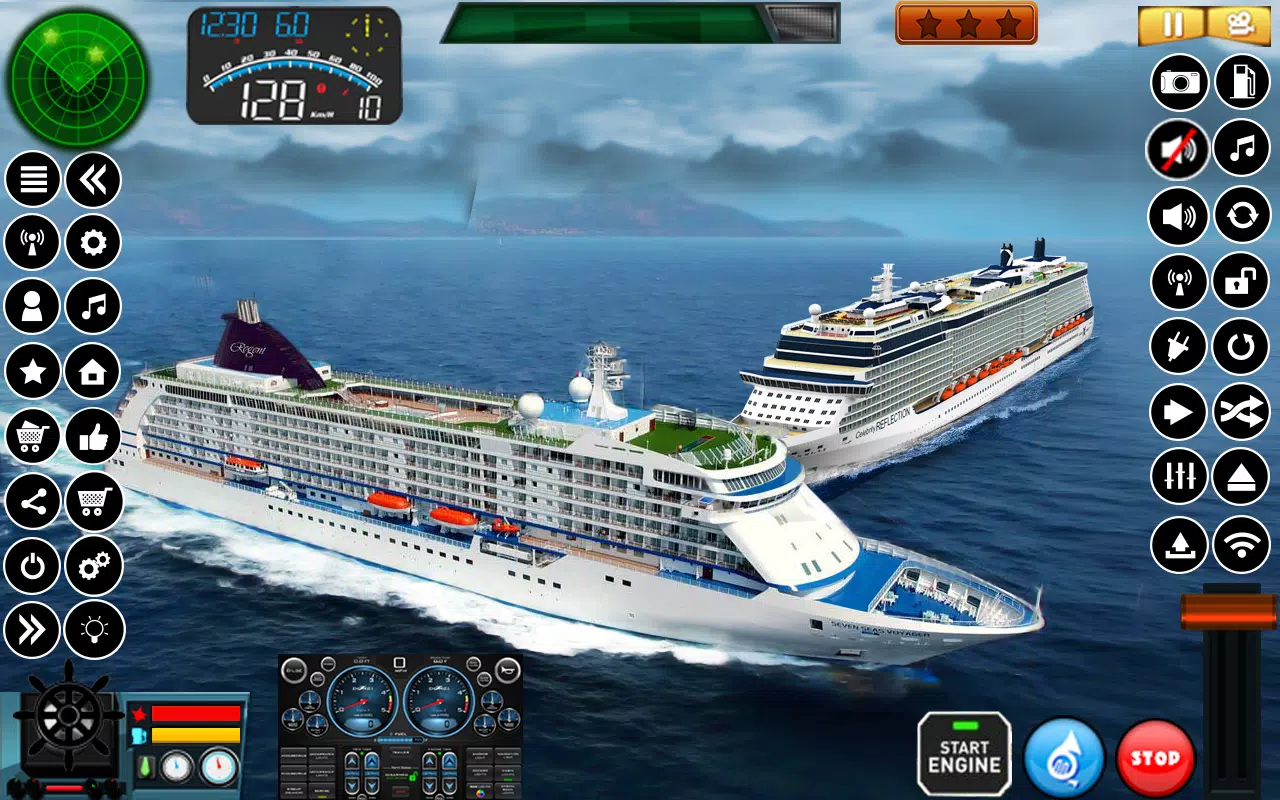Image resolution: width=1280 pixels, height=800 pixels.
Task: Open the player profile icon
Action: point(32,307)
